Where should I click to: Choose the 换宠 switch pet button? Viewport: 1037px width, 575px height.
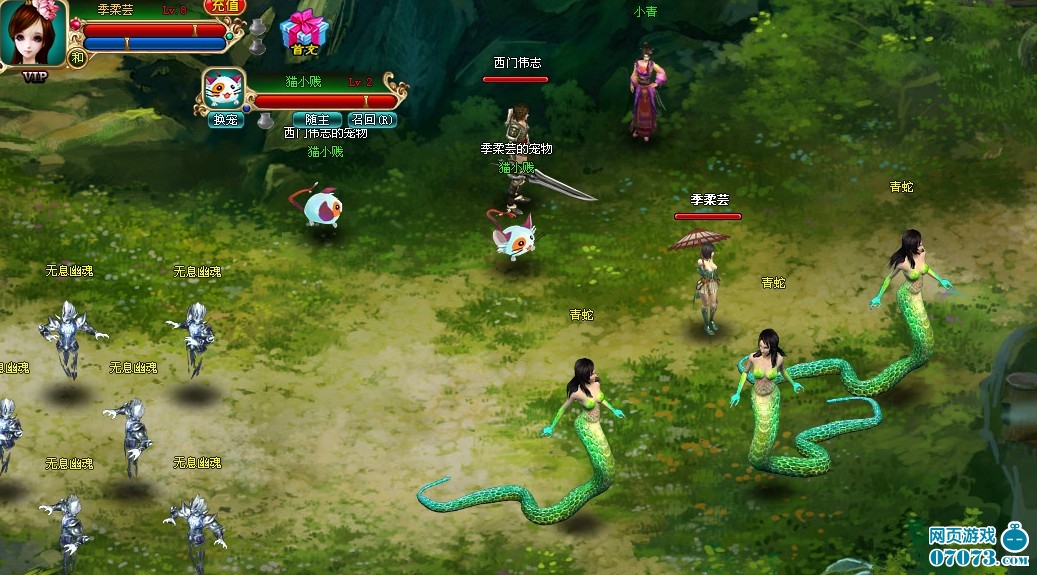[x=225, y=120]
